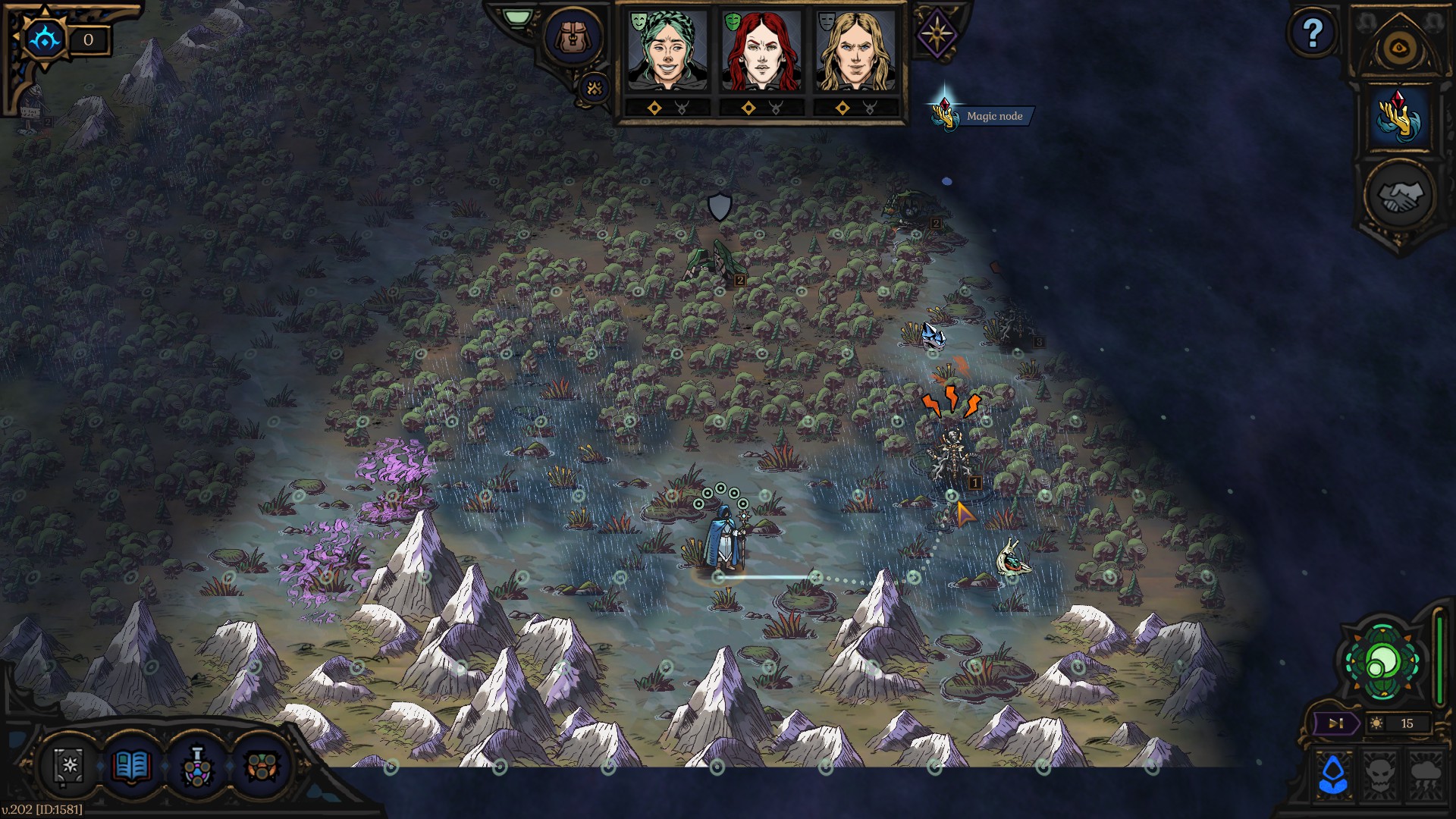Open the grey star-cover book
Screen dimensions: 1456x819
click(x=69, y=765)
